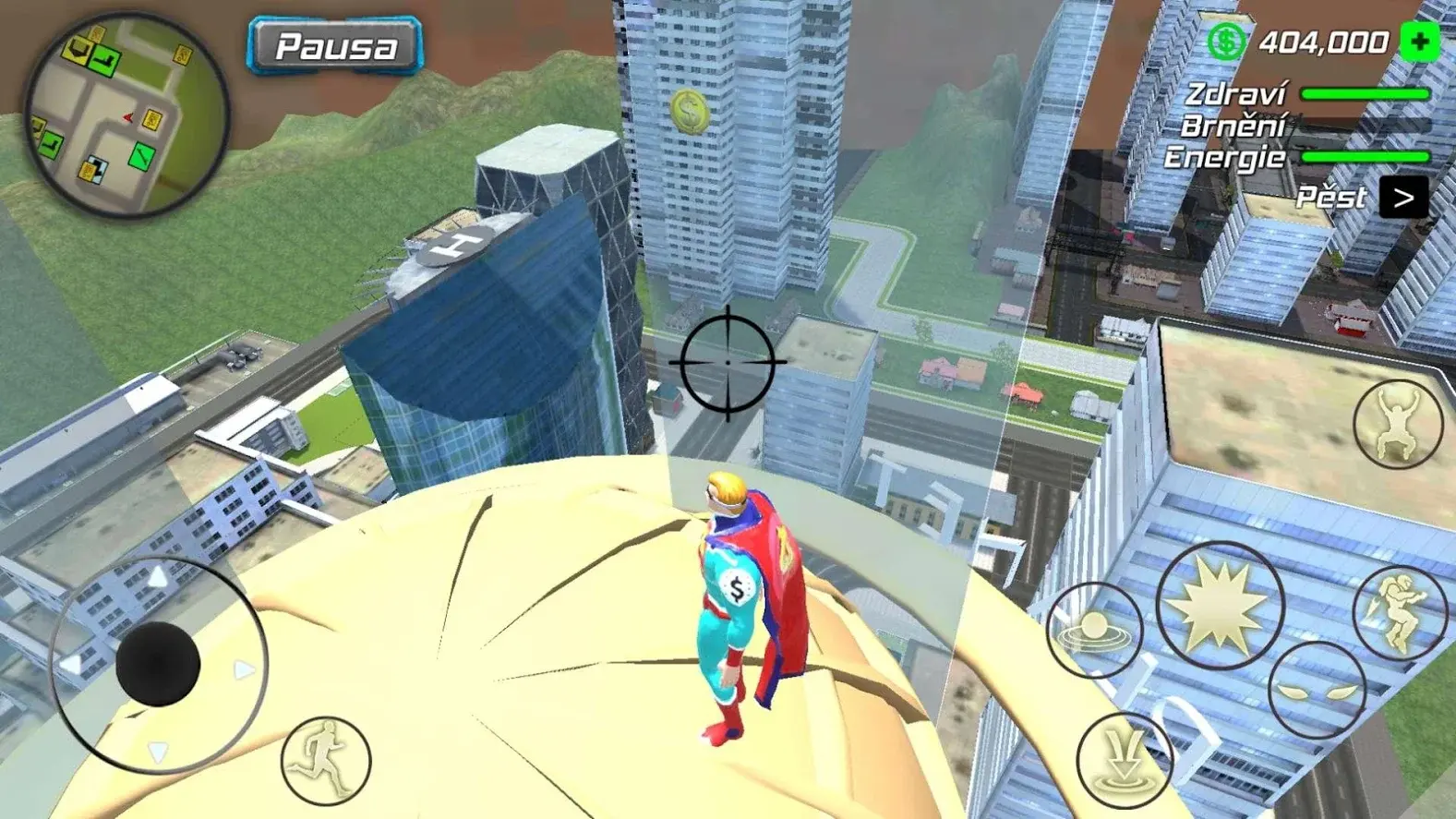Add money with the green plus button
This screenshot has height=819, width=1456.
point(1419,42)
